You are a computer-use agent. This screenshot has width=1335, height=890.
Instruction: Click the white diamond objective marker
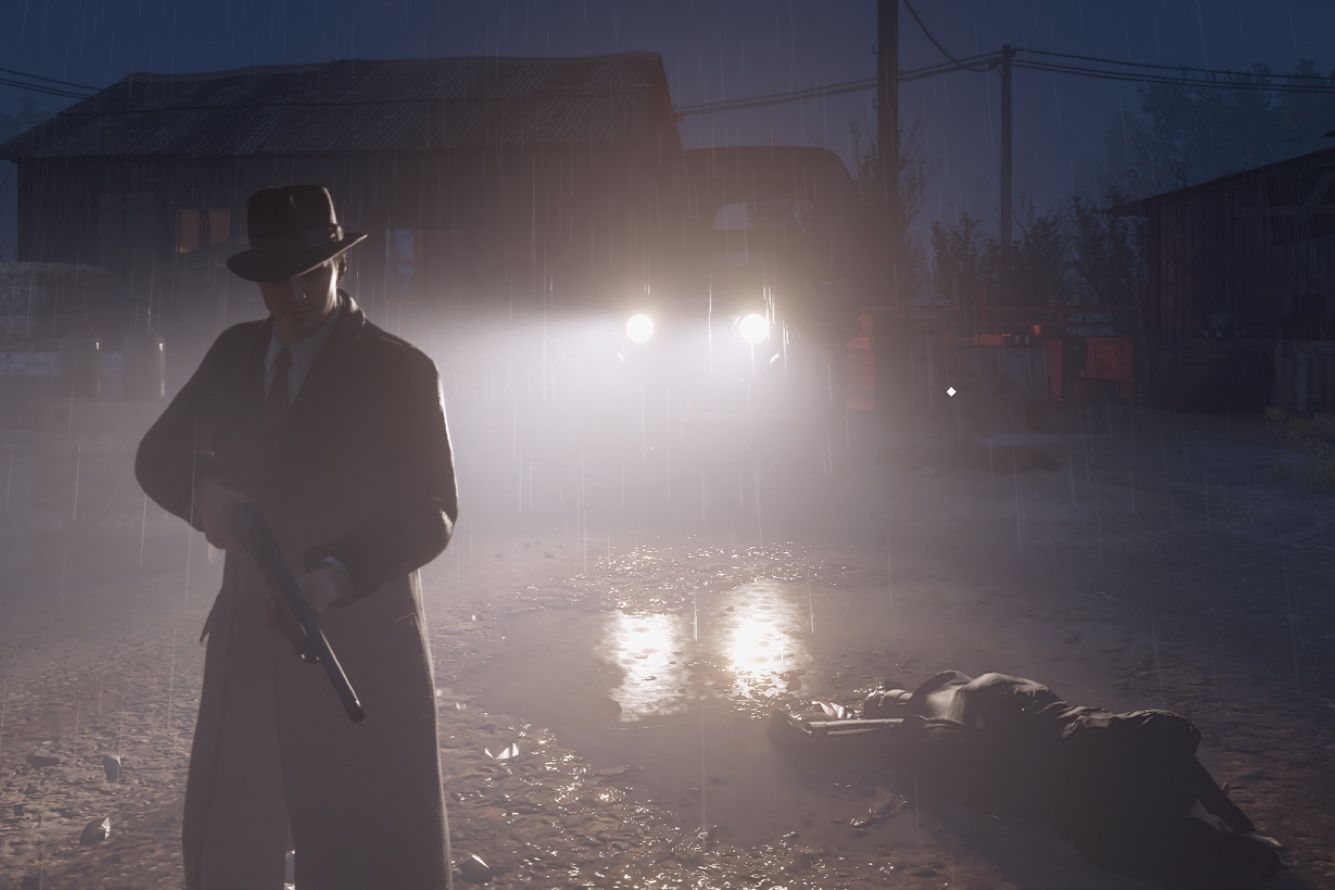[950, 392]
